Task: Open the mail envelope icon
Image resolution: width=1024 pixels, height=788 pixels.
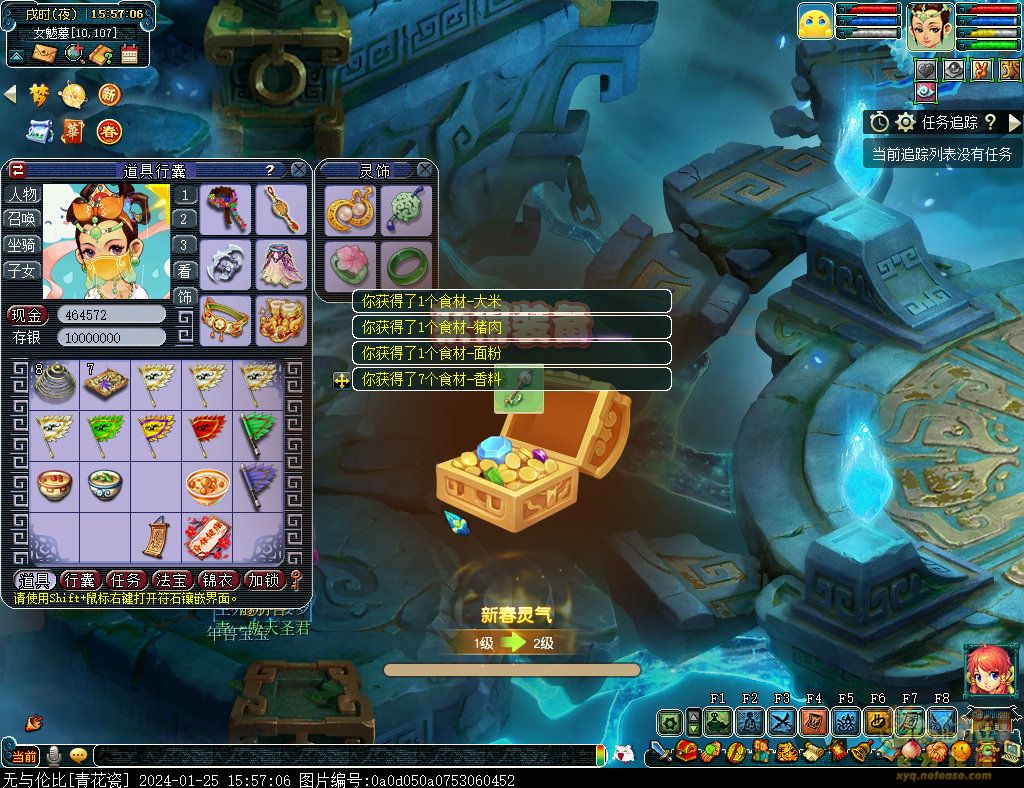Action: coord(45,53)
